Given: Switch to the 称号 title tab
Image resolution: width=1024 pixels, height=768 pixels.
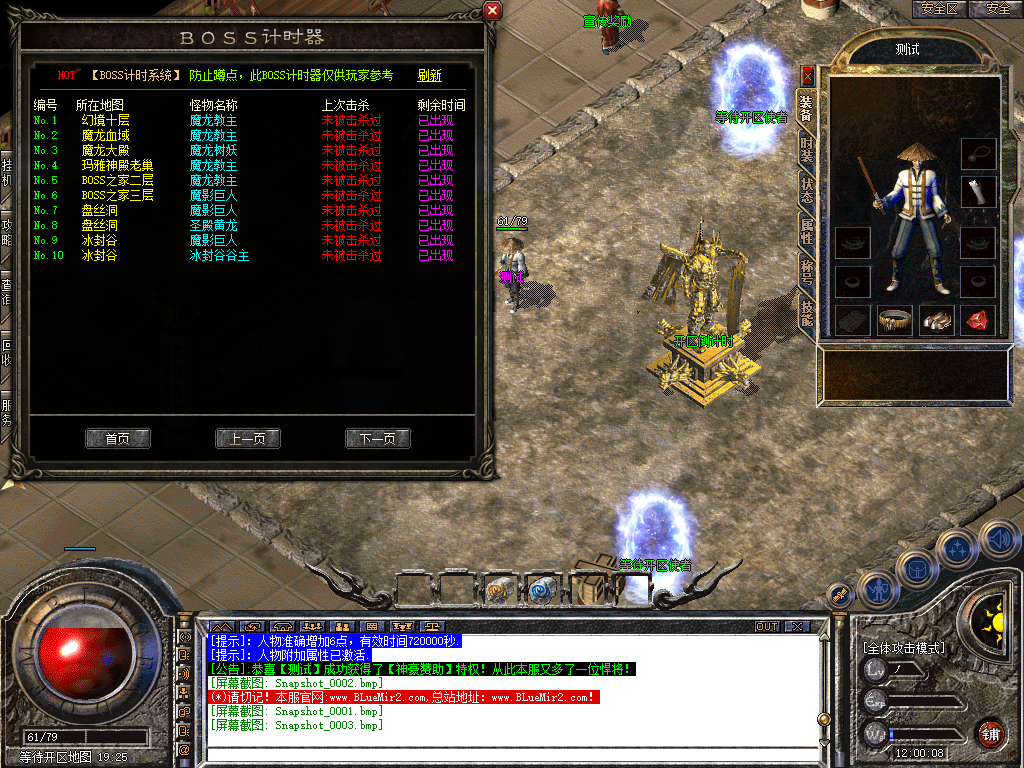Looking at the screenshot, I should click(x=806, y=272).
